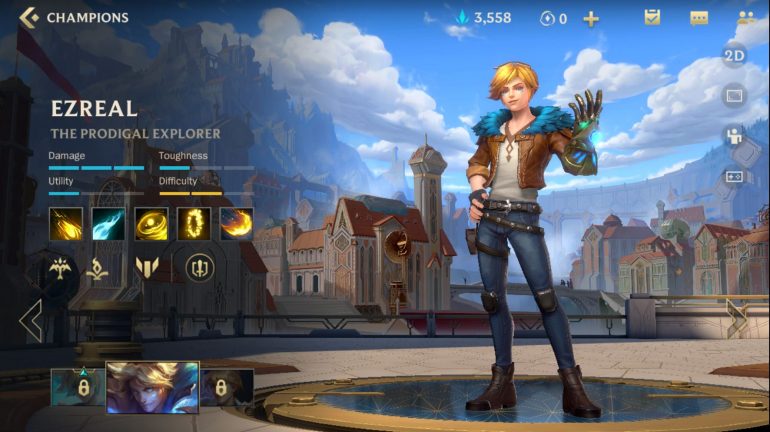770x432 pixels.
Task: Go to the previous champion with left arrow
Action: tap(30, 321)
